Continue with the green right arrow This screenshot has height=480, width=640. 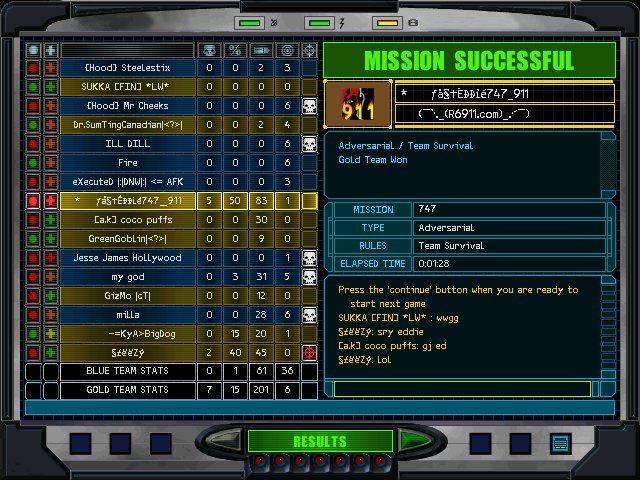pos(409,441)
